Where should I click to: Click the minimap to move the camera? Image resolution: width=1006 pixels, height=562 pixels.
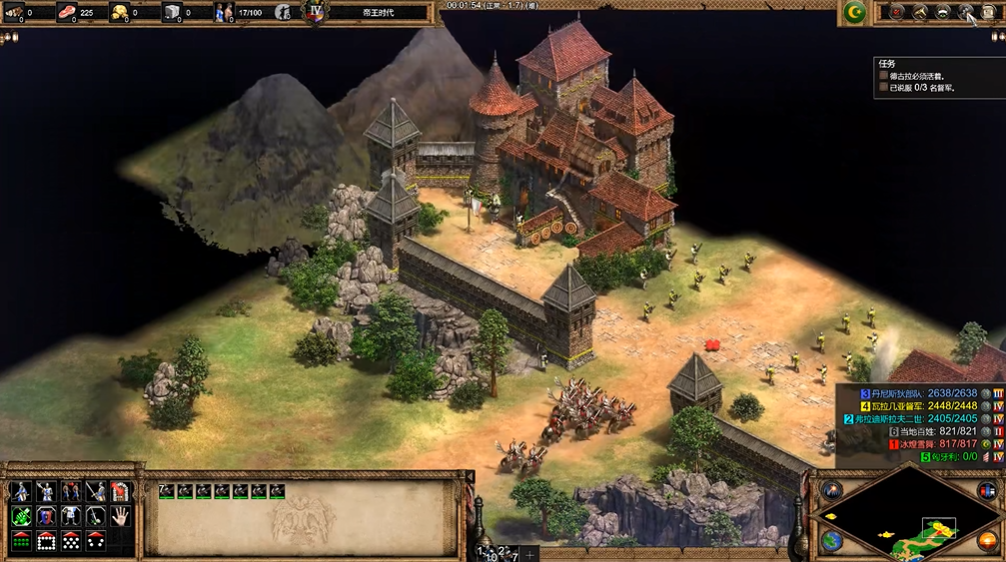906,516
